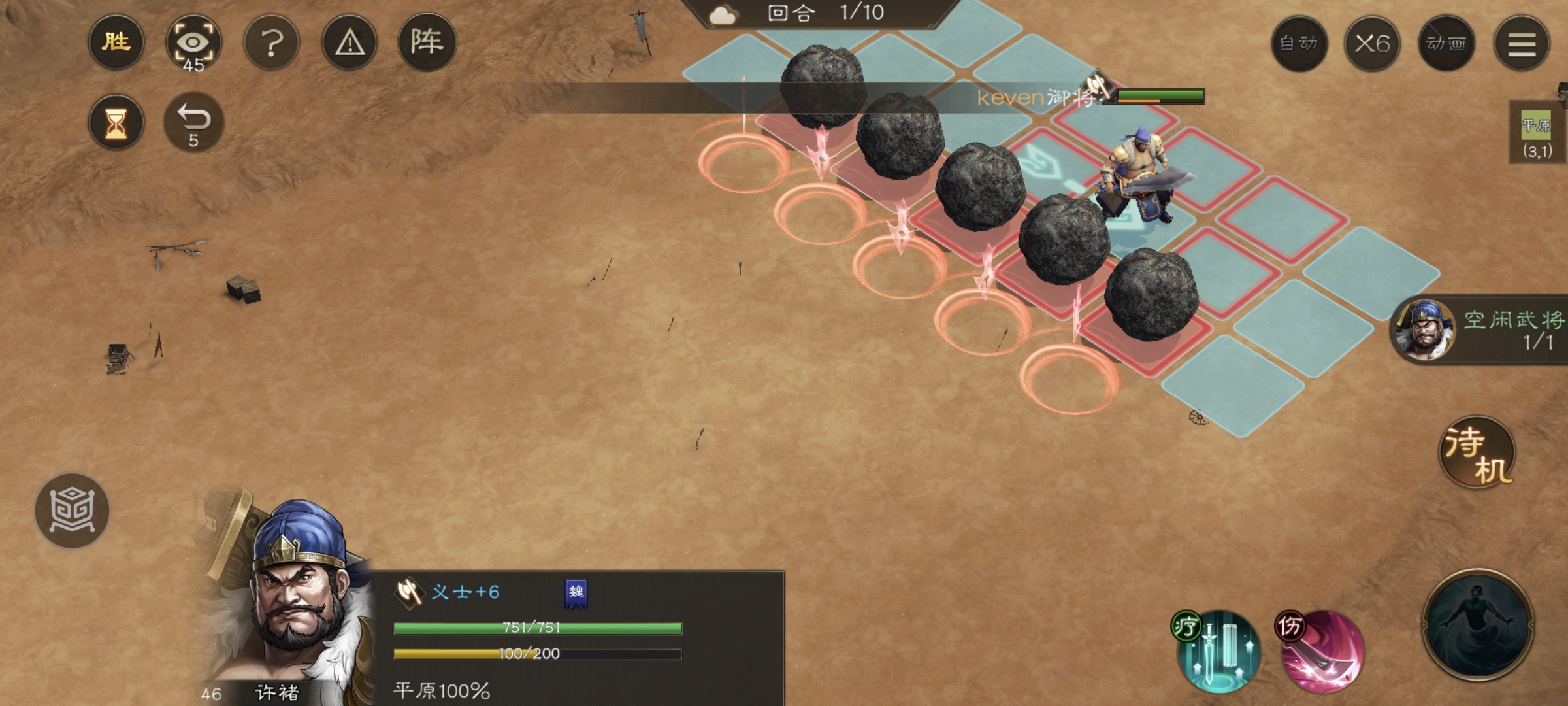This screenshot has height=706, width=1568.
Task: Open the hamburger menu
Action: [x=1522, y=44]
